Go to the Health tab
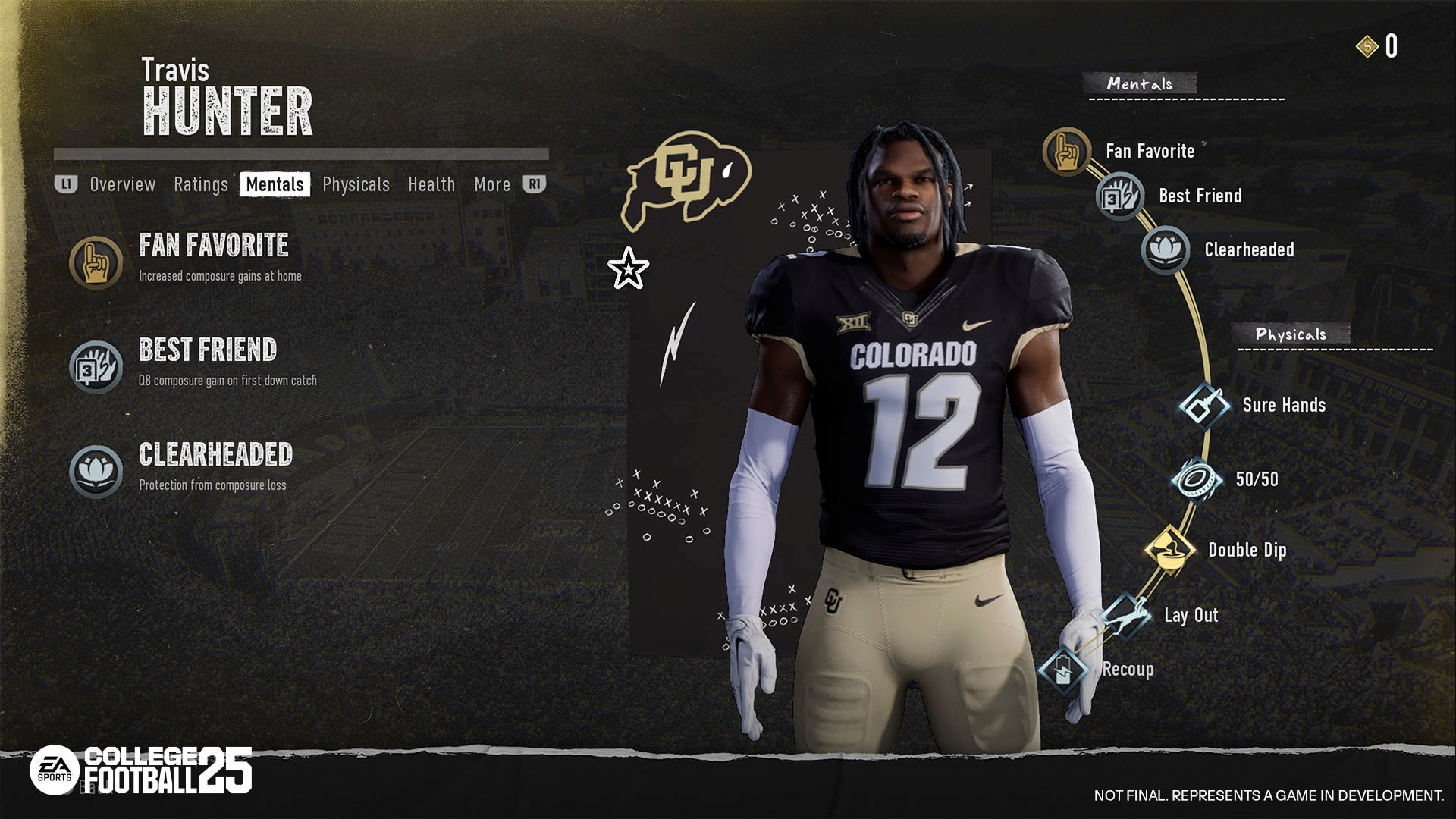Screen dimensions: 1456x819 pos(431,184)
